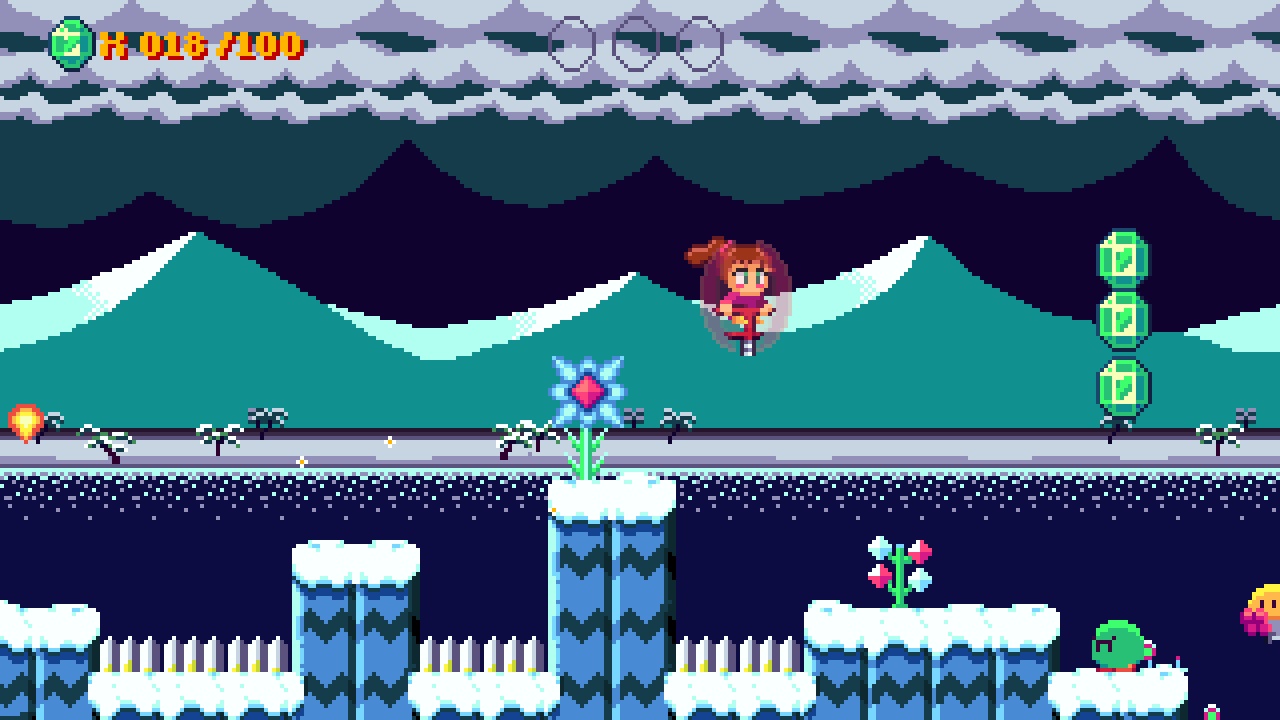Click the middle gem of the right-side gem column
Viewport: 1280px width, 720px height.
[1122, 318]
